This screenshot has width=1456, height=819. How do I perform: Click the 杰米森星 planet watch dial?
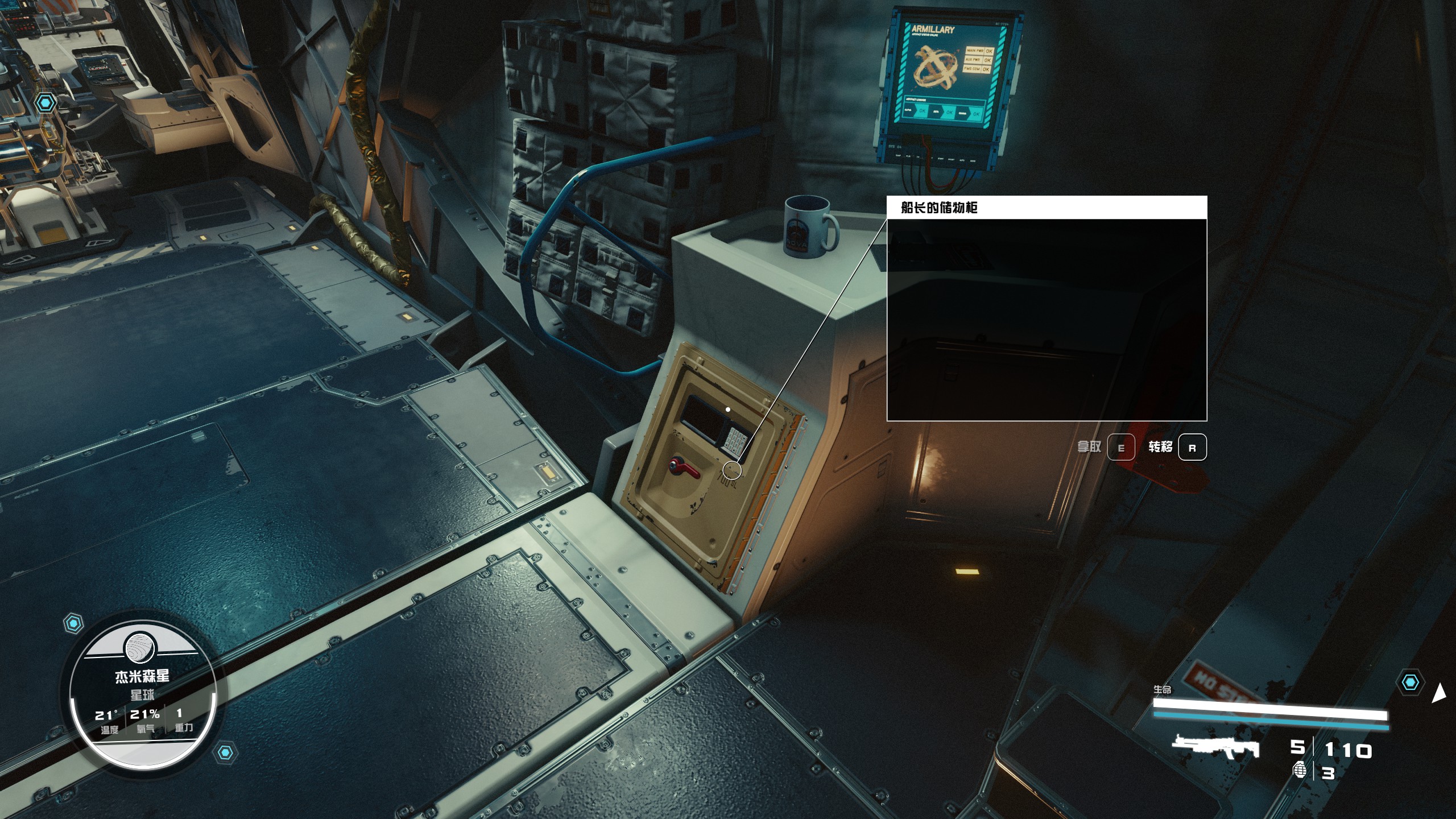[x=142, y=695]
